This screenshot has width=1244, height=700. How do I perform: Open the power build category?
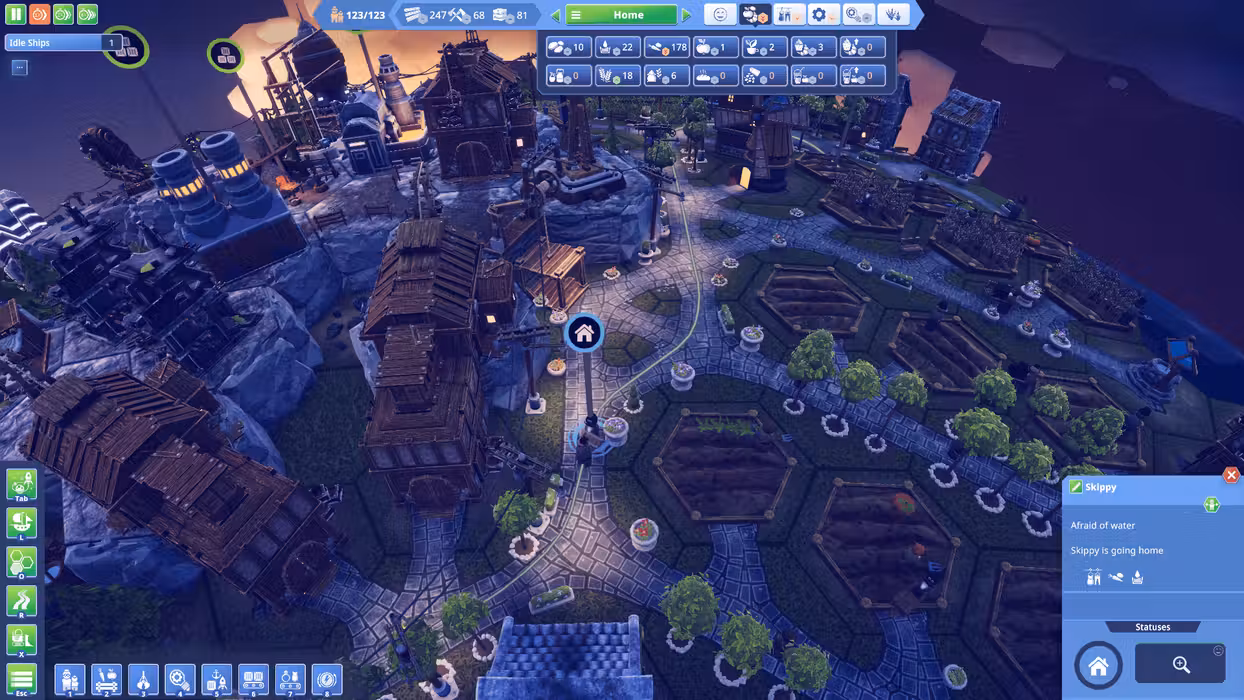[x=326, y=680]
